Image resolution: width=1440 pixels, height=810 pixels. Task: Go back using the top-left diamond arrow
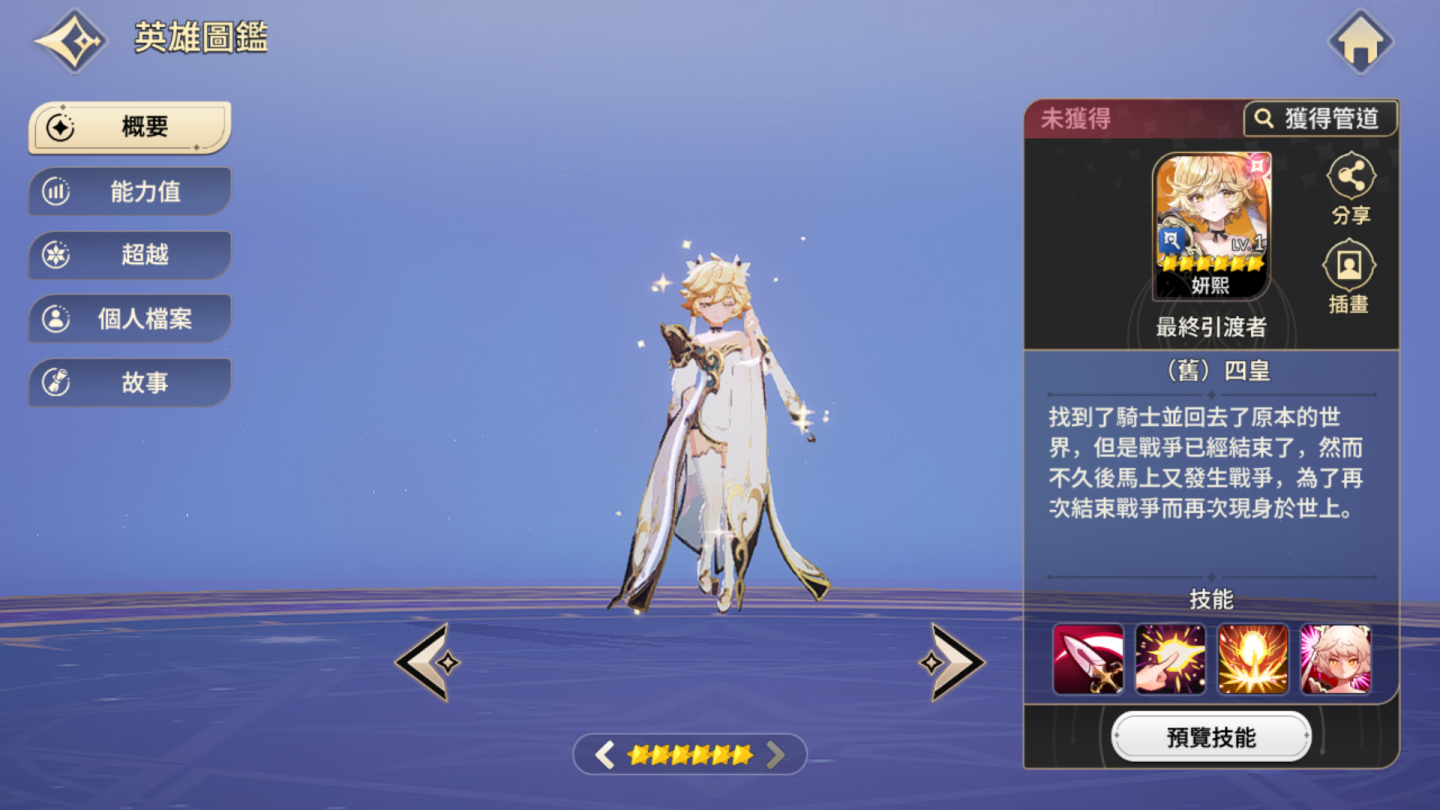pos(71,41)
